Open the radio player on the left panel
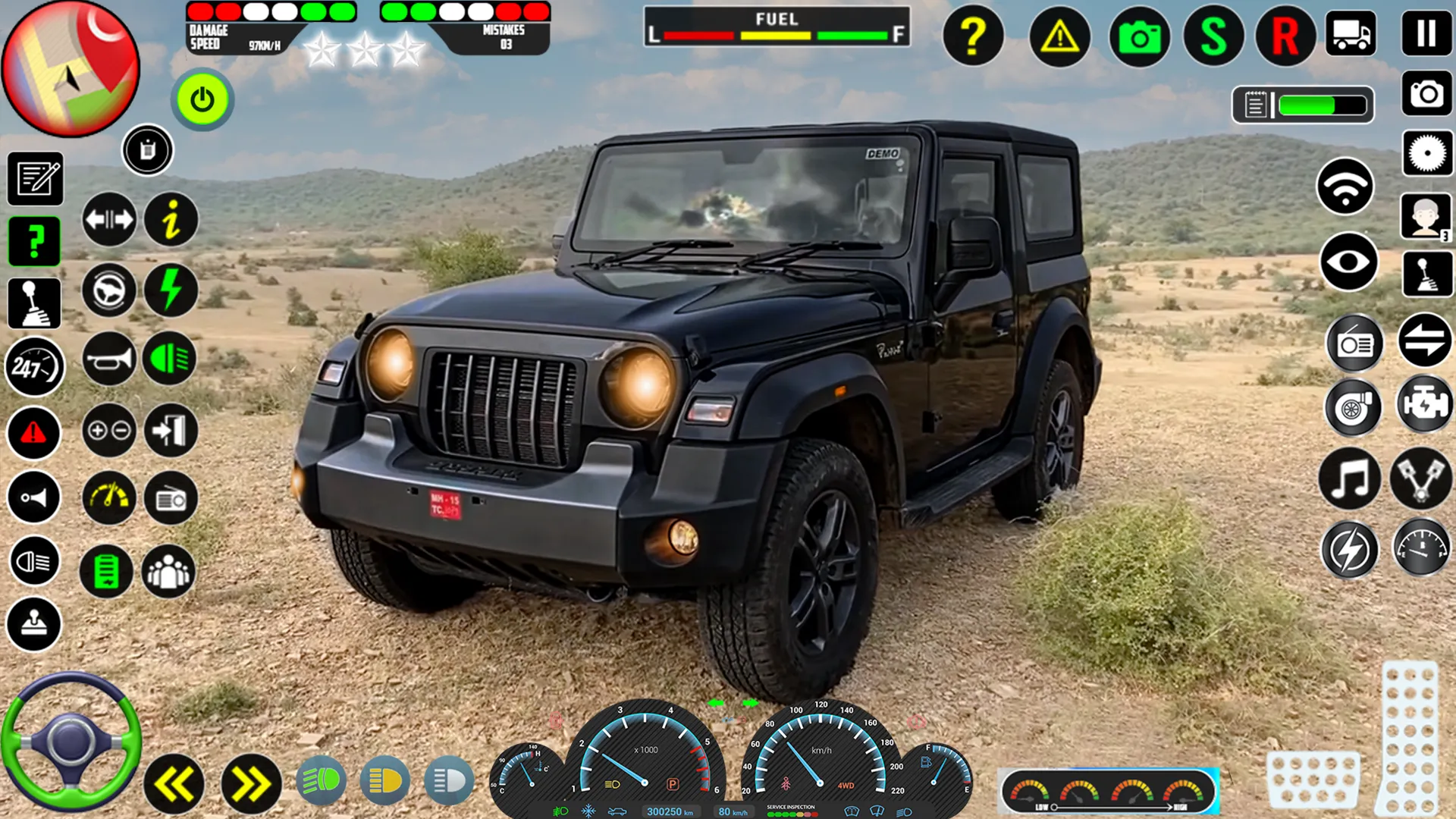The image size is (1456, 819). click(x=170, y=499)
